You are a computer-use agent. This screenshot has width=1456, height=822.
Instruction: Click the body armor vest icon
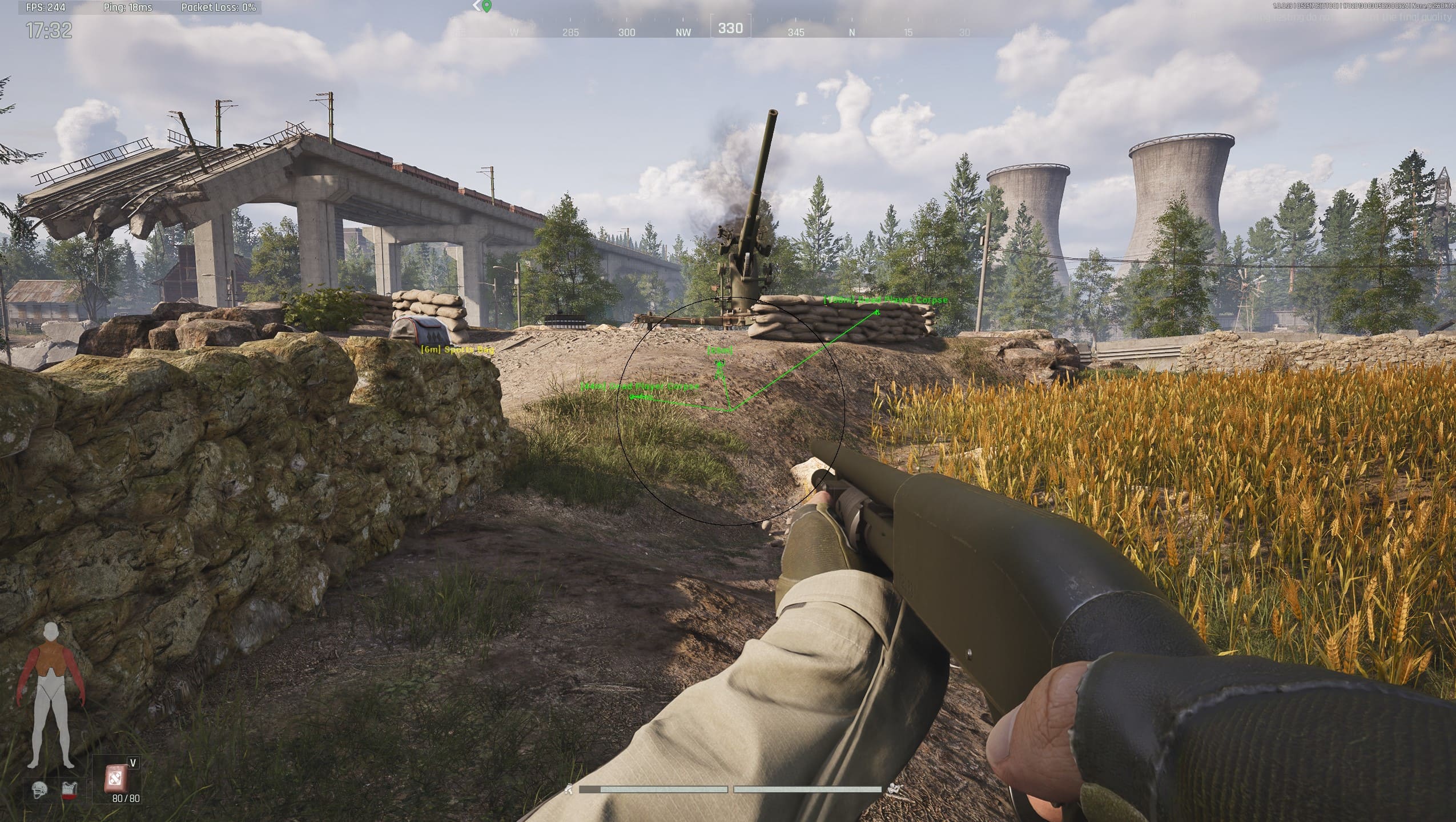tap(69, 791)
